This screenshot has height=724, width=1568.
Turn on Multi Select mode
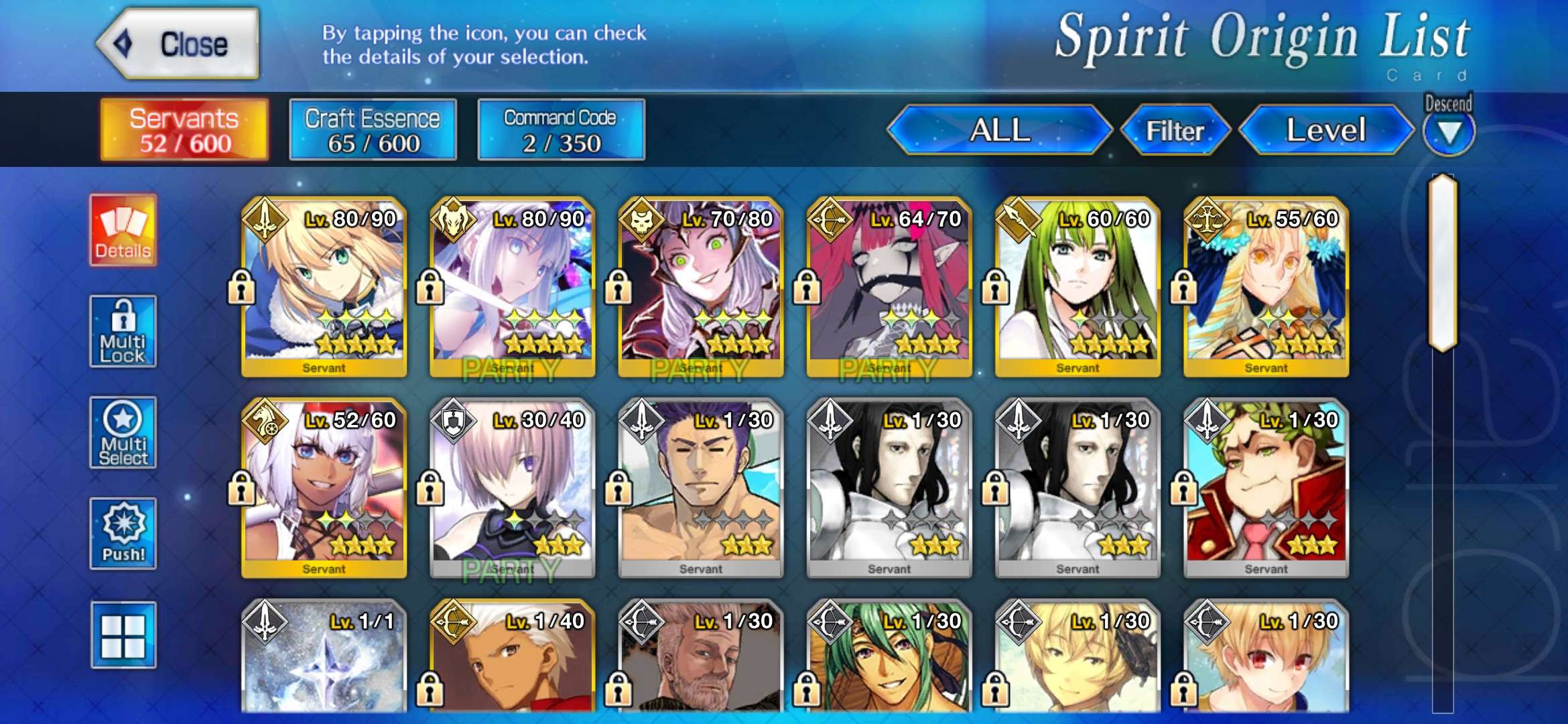pyautogui.click(x=123, y=432)
